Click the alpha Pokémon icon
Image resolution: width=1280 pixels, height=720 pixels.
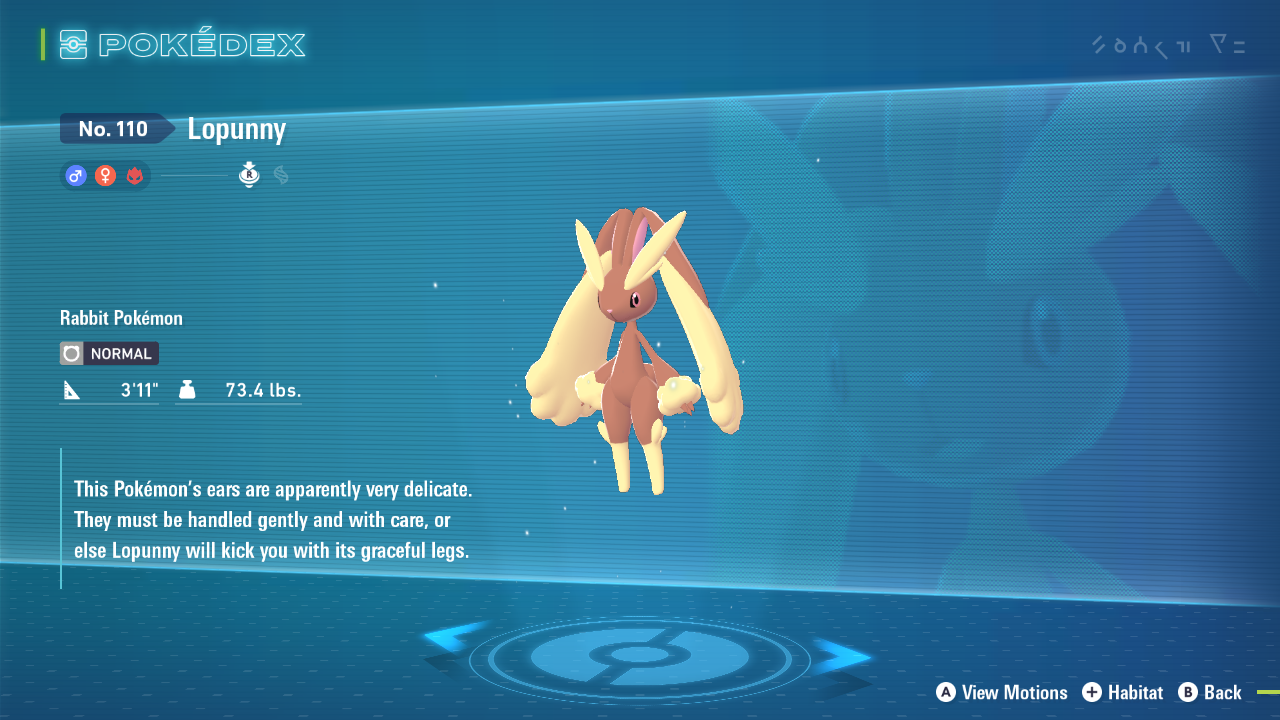[135, 175]
